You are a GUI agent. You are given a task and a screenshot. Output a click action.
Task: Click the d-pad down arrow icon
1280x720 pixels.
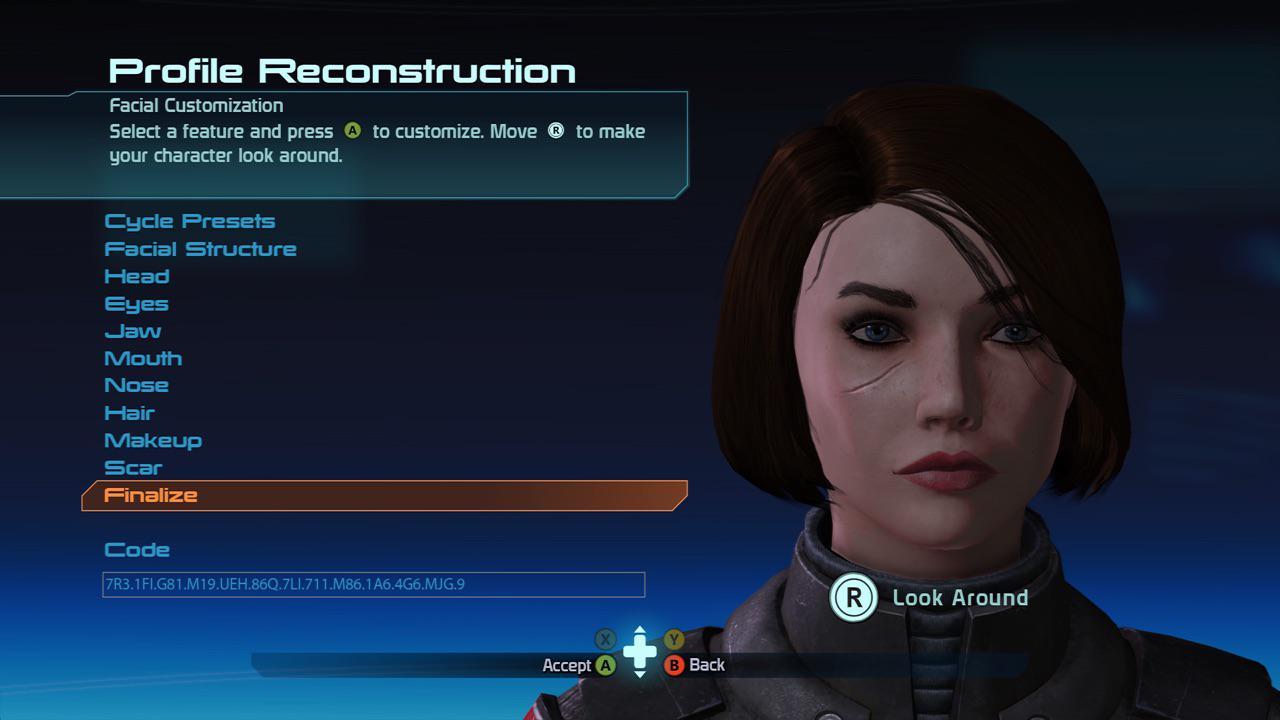(638, 678)
